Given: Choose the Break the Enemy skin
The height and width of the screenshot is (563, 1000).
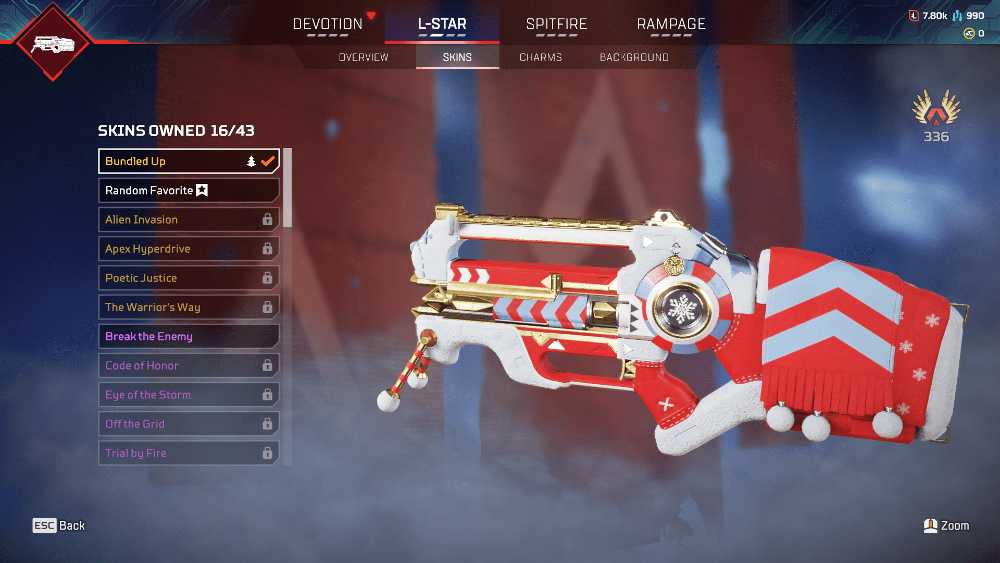Looking at the screenshot, I should pos(188,336).
